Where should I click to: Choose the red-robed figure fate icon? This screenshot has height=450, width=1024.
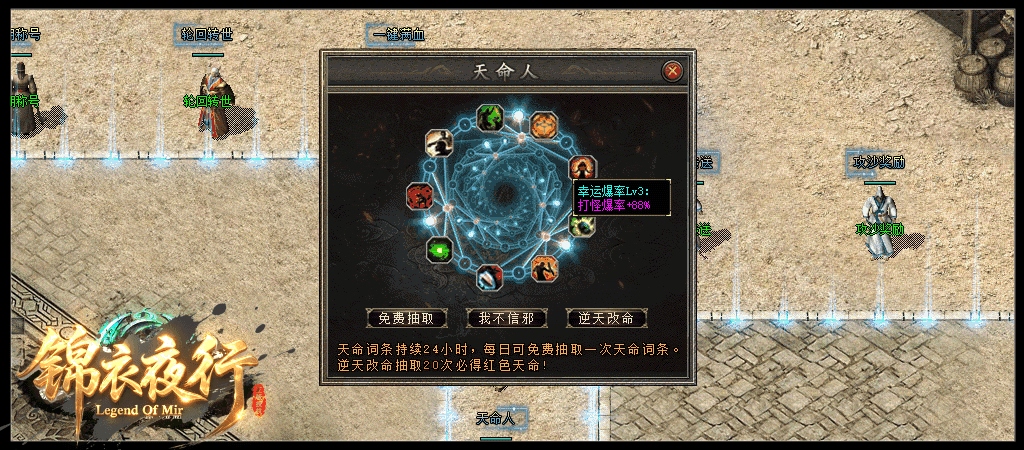click(581, 167)
